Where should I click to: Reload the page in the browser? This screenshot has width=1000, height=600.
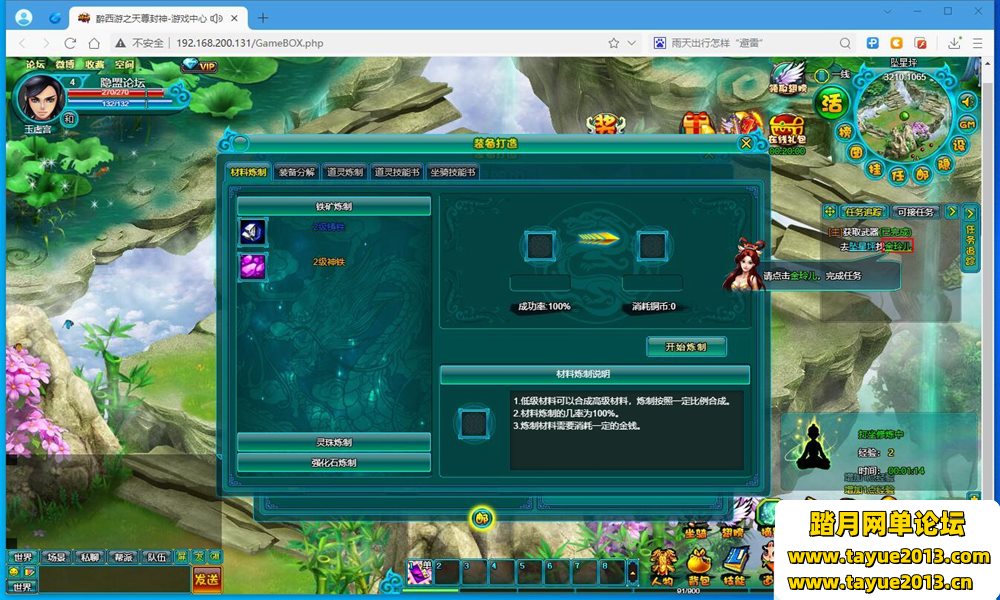70,43
